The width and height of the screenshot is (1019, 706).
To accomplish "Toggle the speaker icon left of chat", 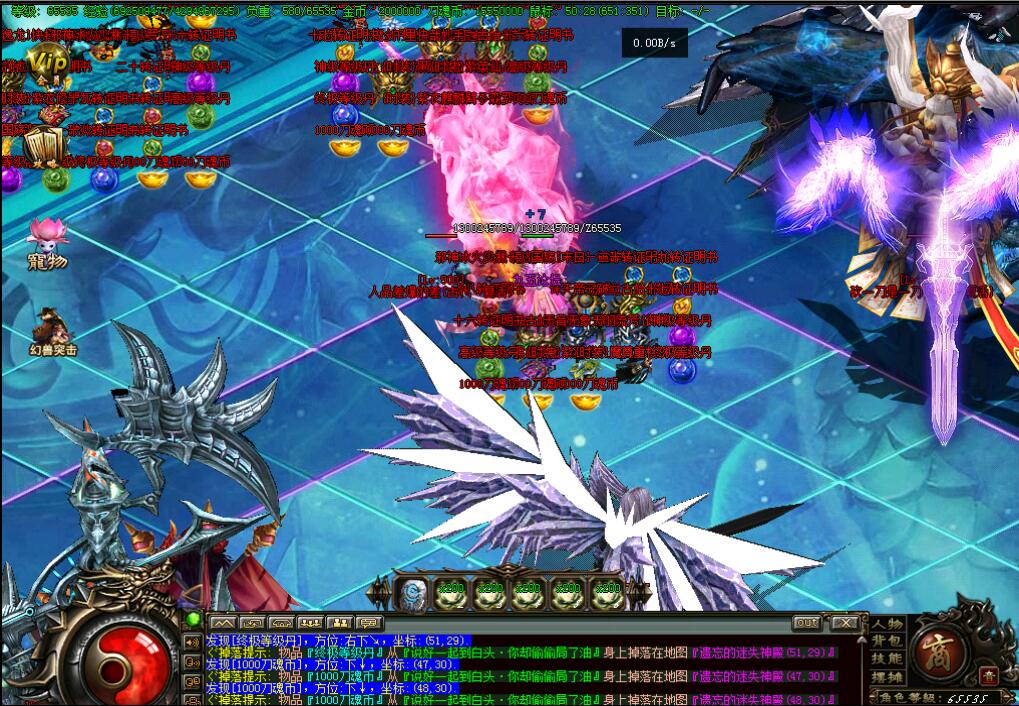I will [x=192, y=643].
